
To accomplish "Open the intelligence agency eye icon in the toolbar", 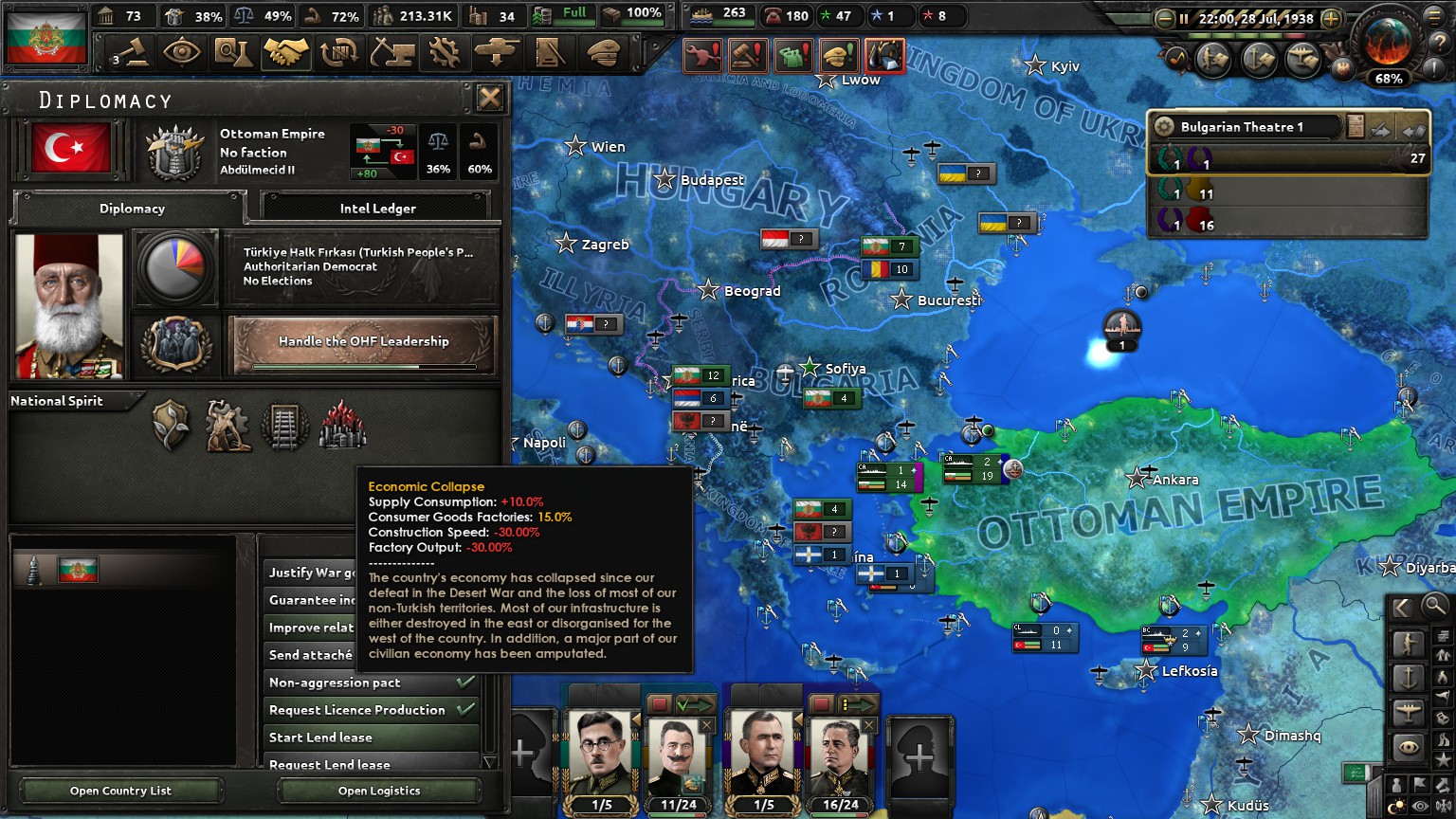I will [x=181, y=52].
